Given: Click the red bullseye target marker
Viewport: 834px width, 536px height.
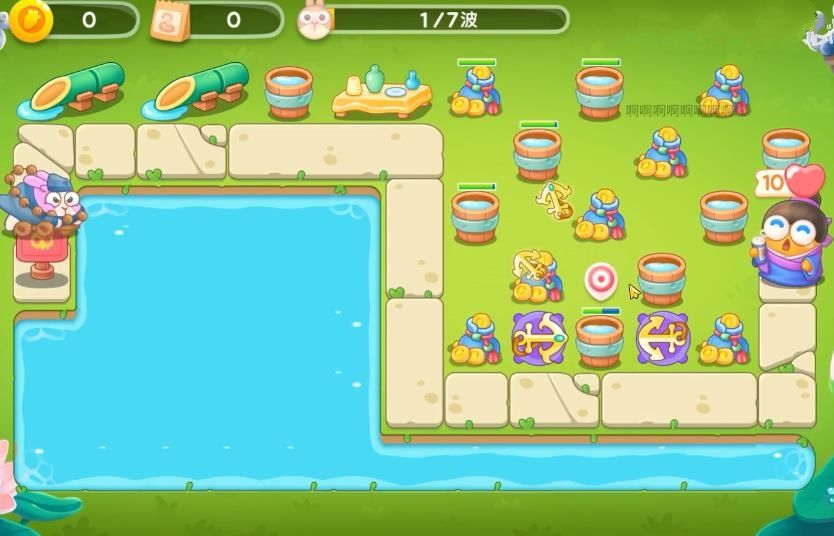Looking at the screenshot, I should (x=600, y=279).
